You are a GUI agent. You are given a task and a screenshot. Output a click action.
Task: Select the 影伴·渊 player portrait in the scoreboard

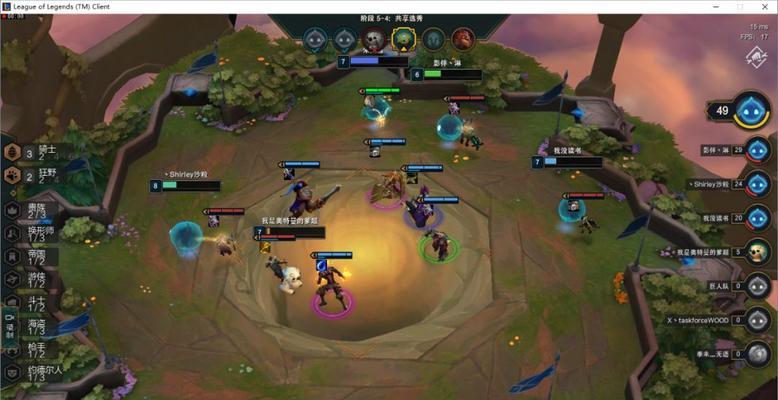pyautogui.click(x=758, y=150)
